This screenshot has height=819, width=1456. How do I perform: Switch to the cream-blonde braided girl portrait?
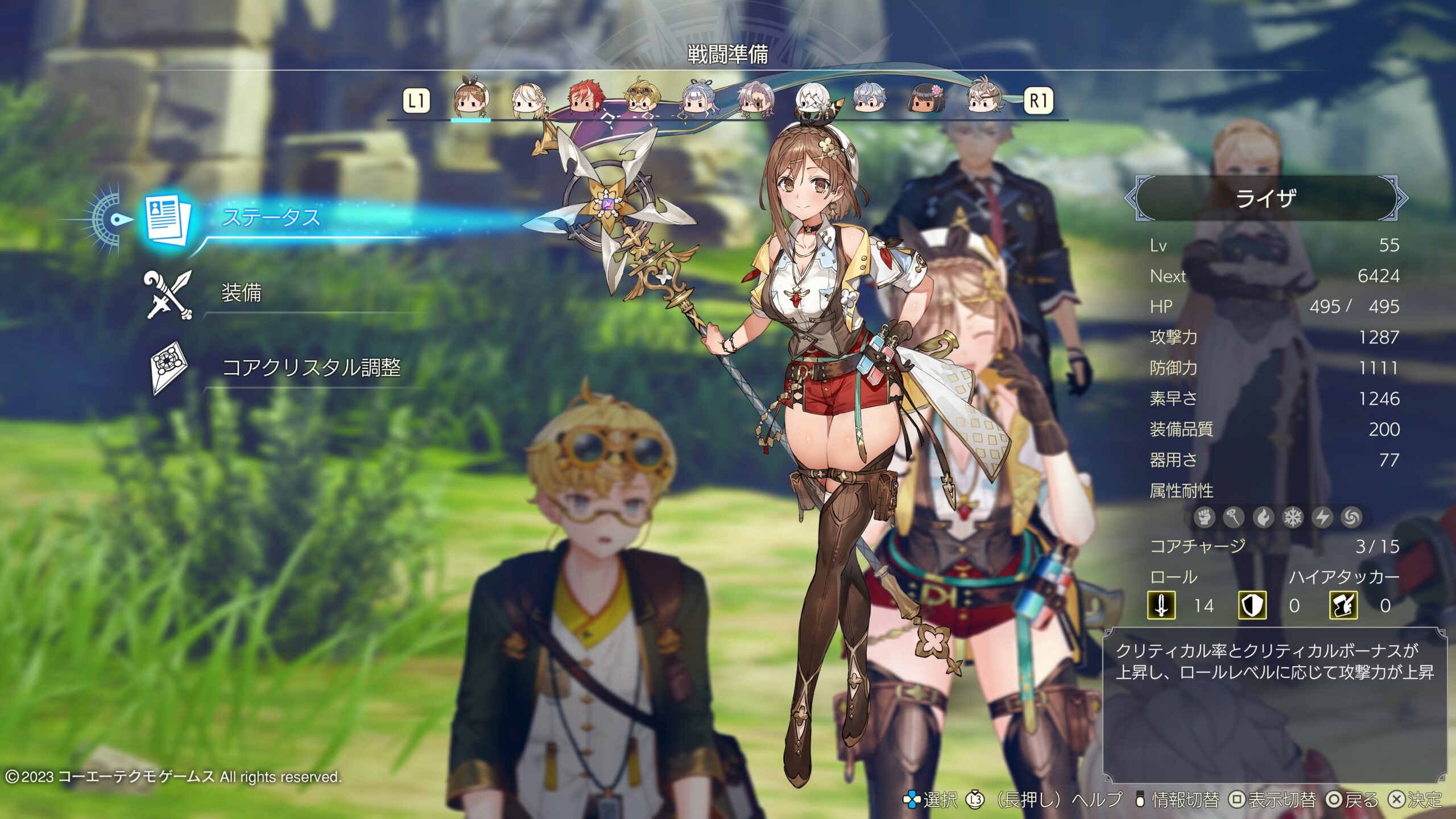point(528,101)
